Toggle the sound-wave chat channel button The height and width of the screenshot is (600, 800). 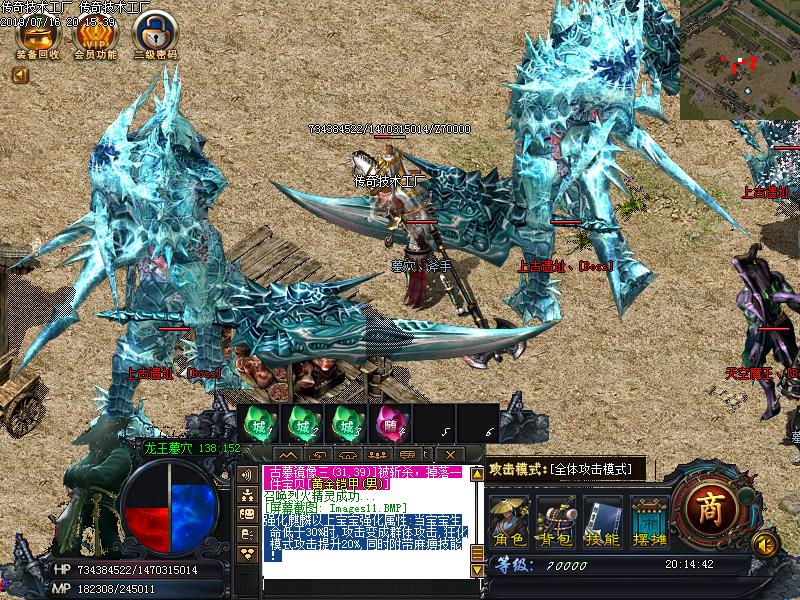246,474
